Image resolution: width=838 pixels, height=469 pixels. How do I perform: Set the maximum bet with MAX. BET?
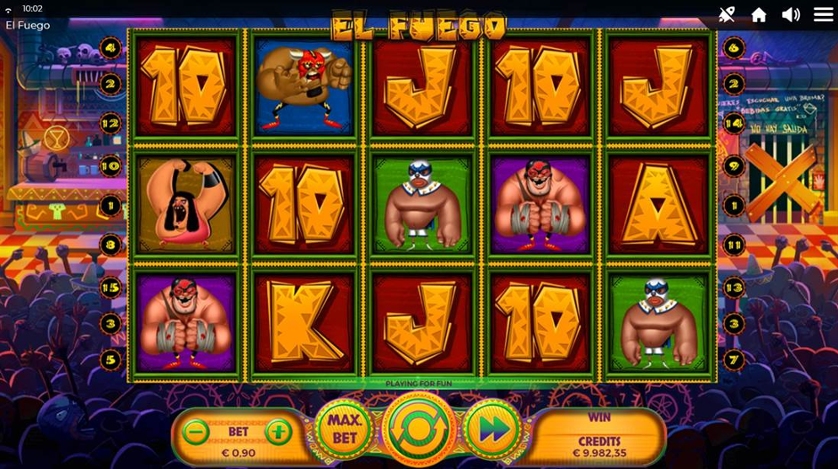[x=343, y=430]
